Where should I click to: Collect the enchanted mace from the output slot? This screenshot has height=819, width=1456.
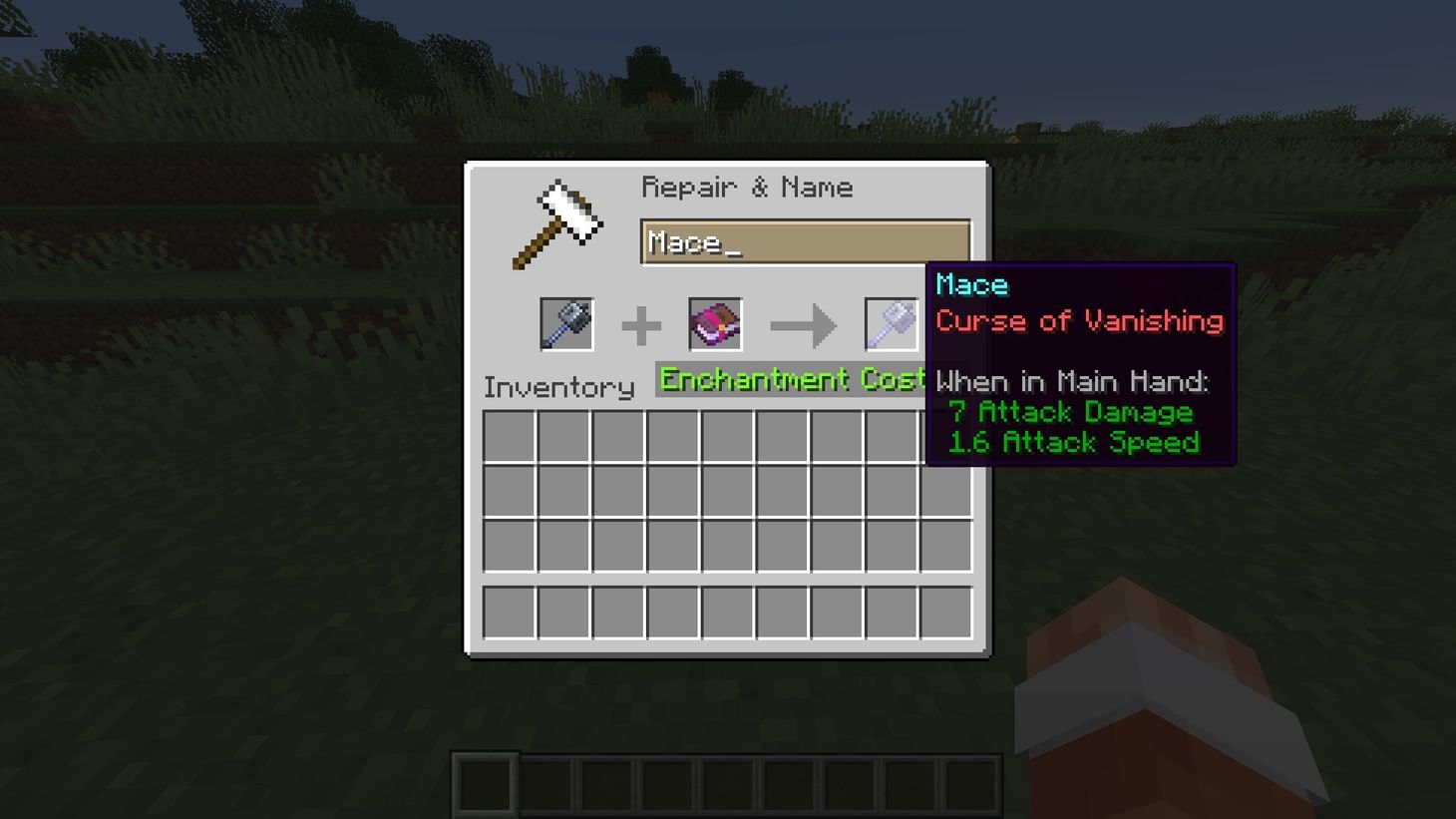(x=891, y=324)
